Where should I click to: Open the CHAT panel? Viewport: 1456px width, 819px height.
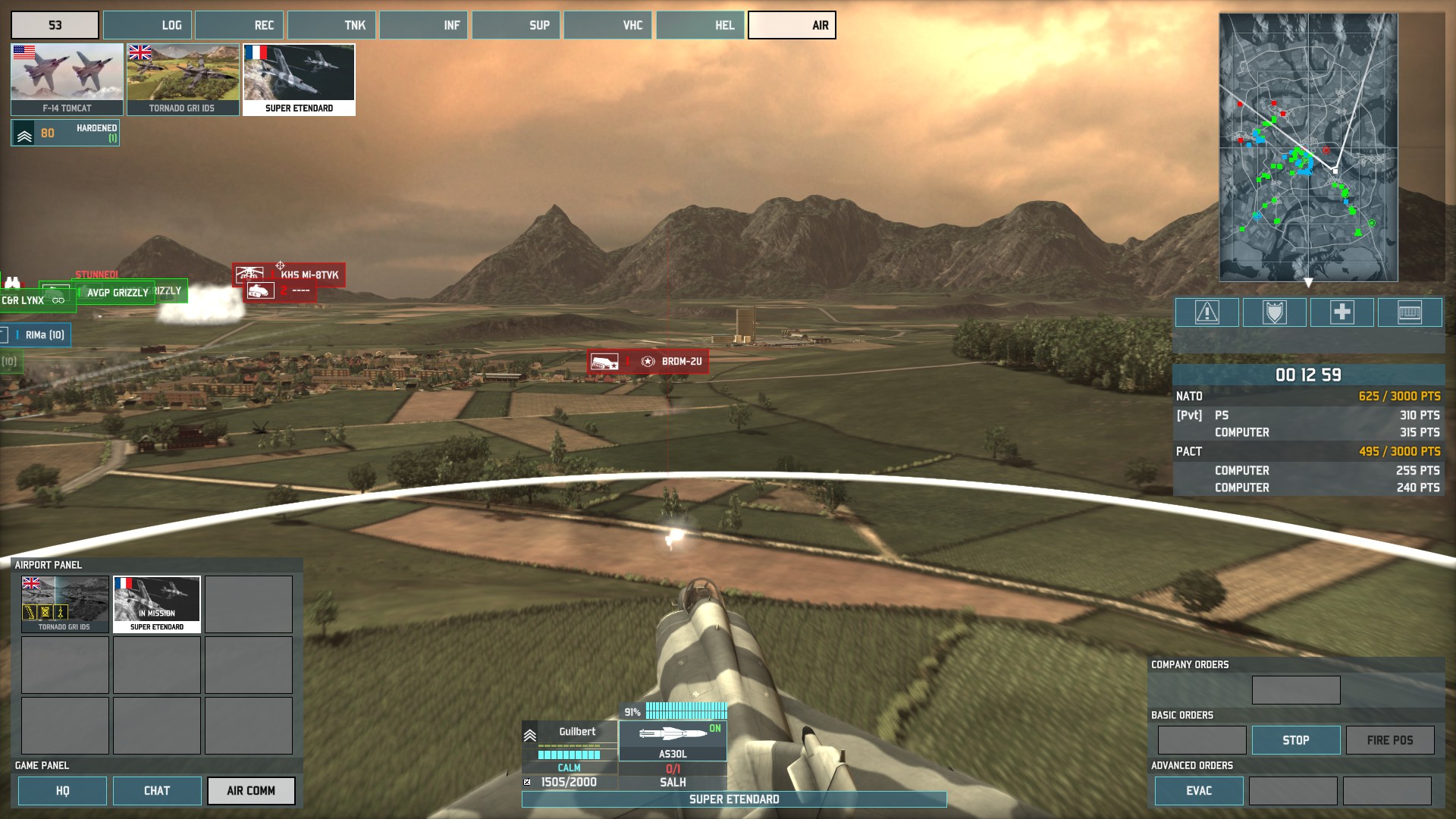click(x=157, y=791)
